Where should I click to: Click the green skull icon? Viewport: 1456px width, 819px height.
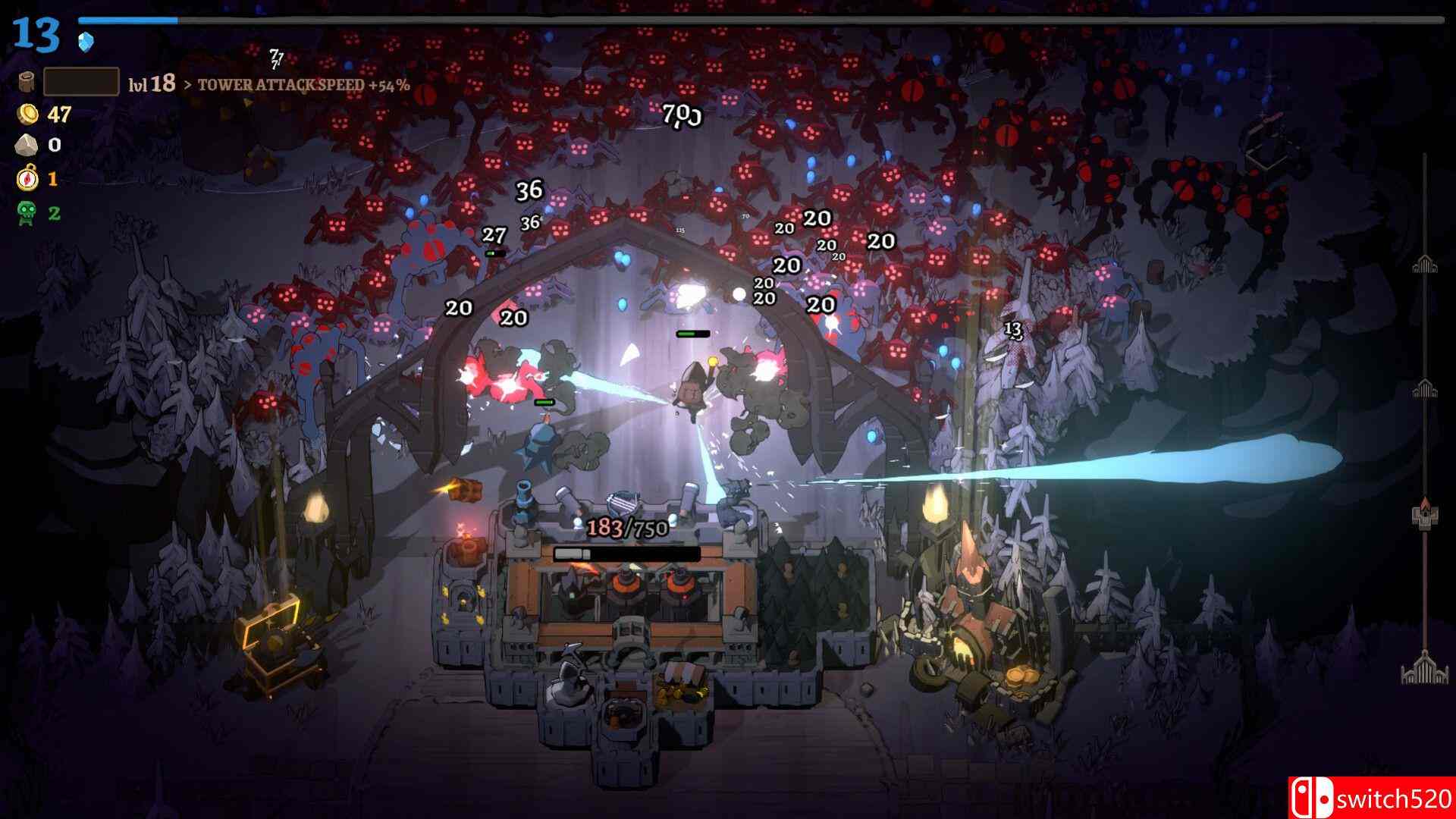coord(27,213)
